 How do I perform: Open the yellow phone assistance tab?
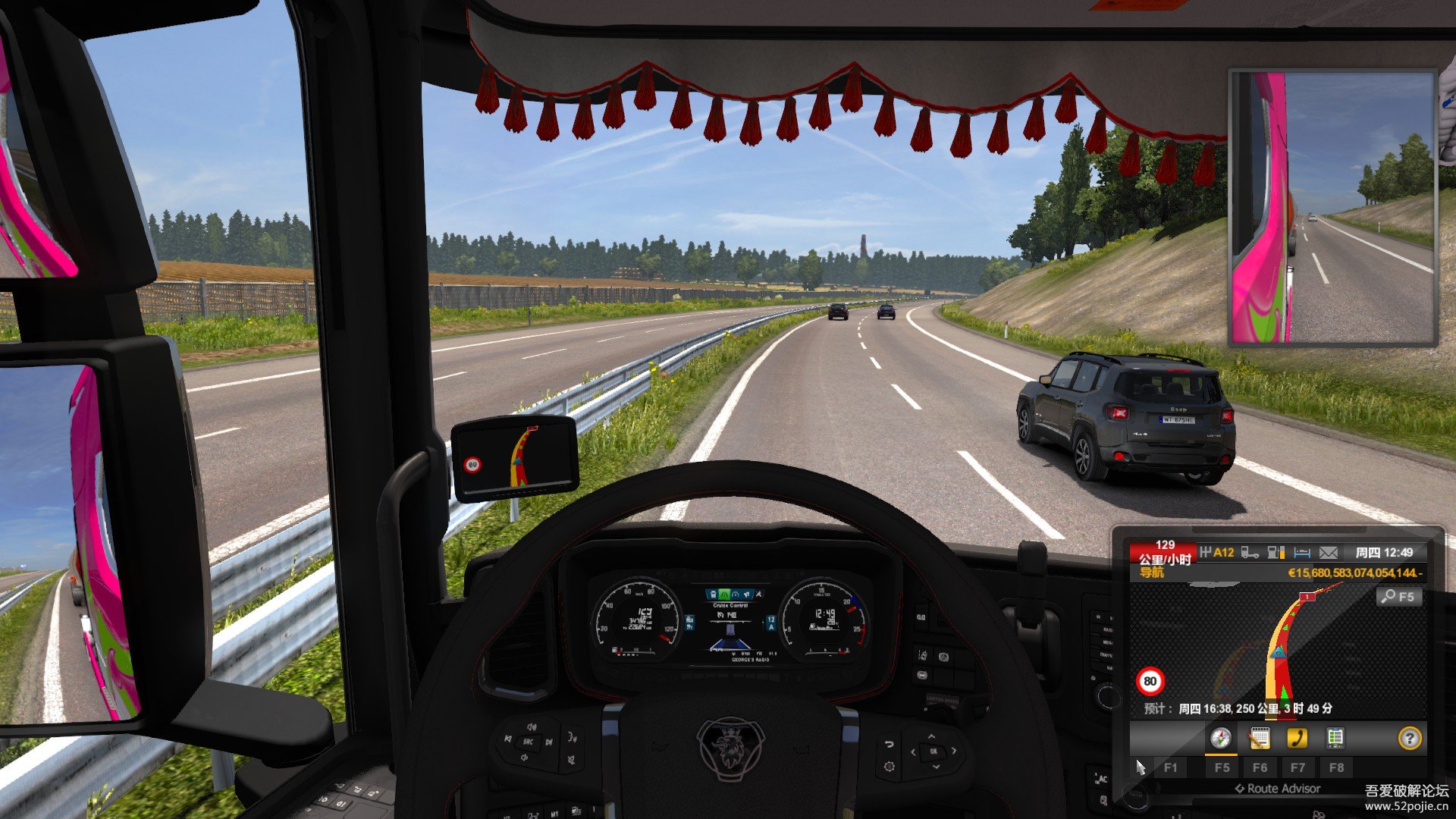1297,738
